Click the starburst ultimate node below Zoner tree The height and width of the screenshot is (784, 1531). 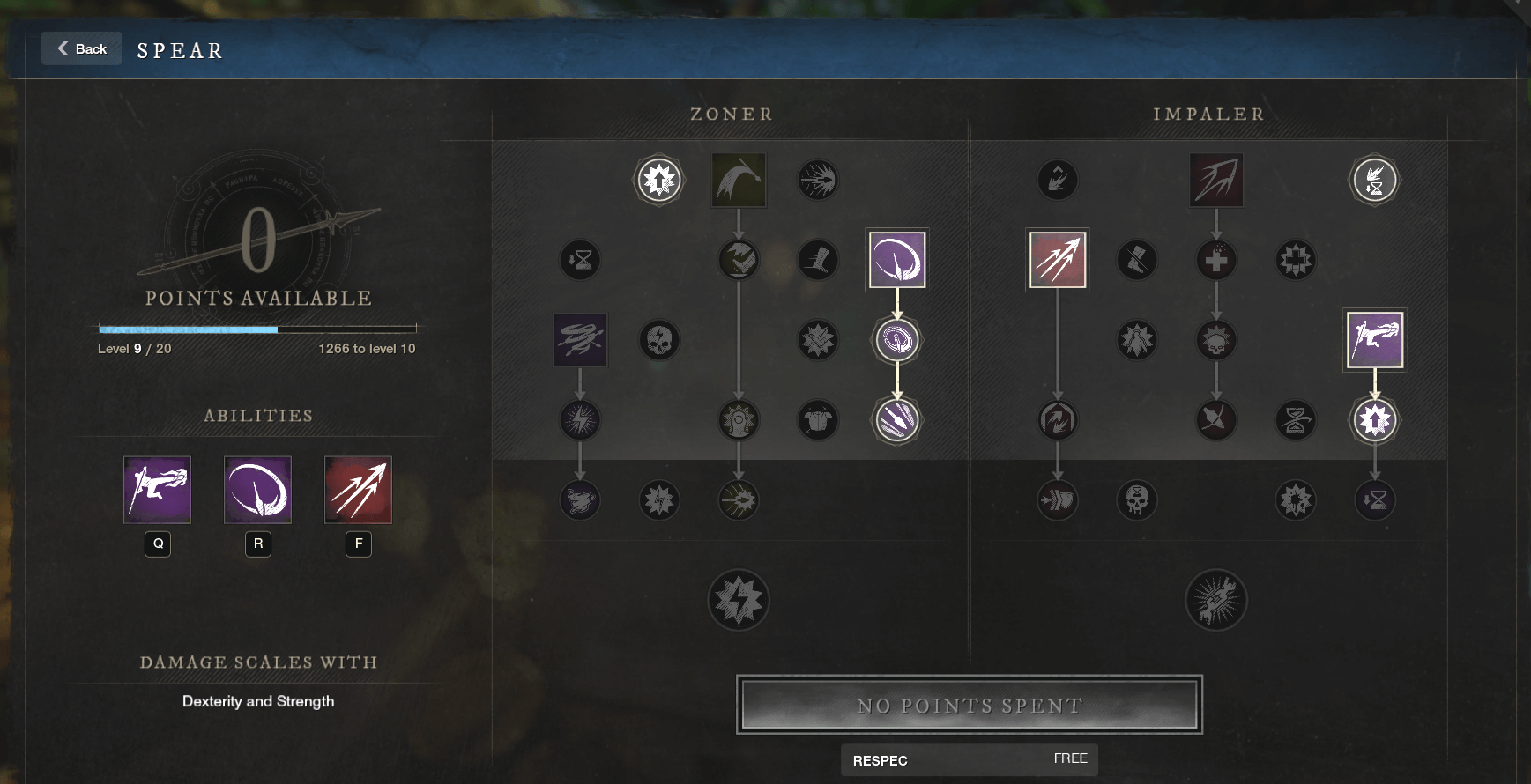tap(739, 600)
